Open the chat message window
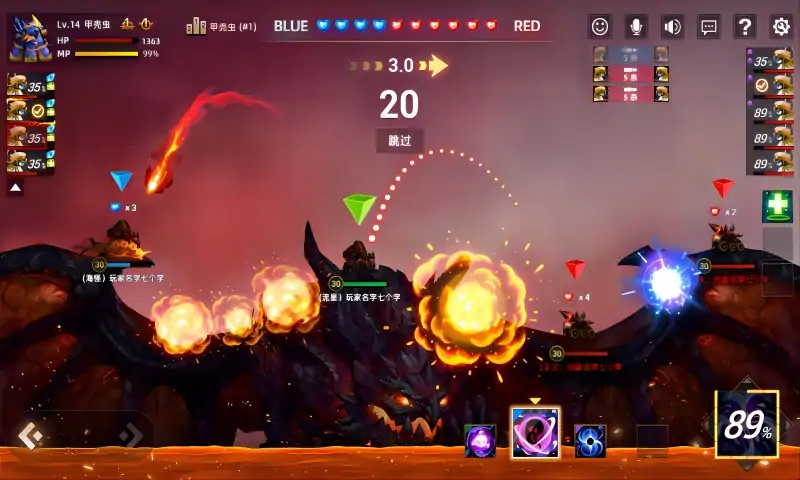The image size is (800, 480). pyautogui.click(x=708, y=27)
